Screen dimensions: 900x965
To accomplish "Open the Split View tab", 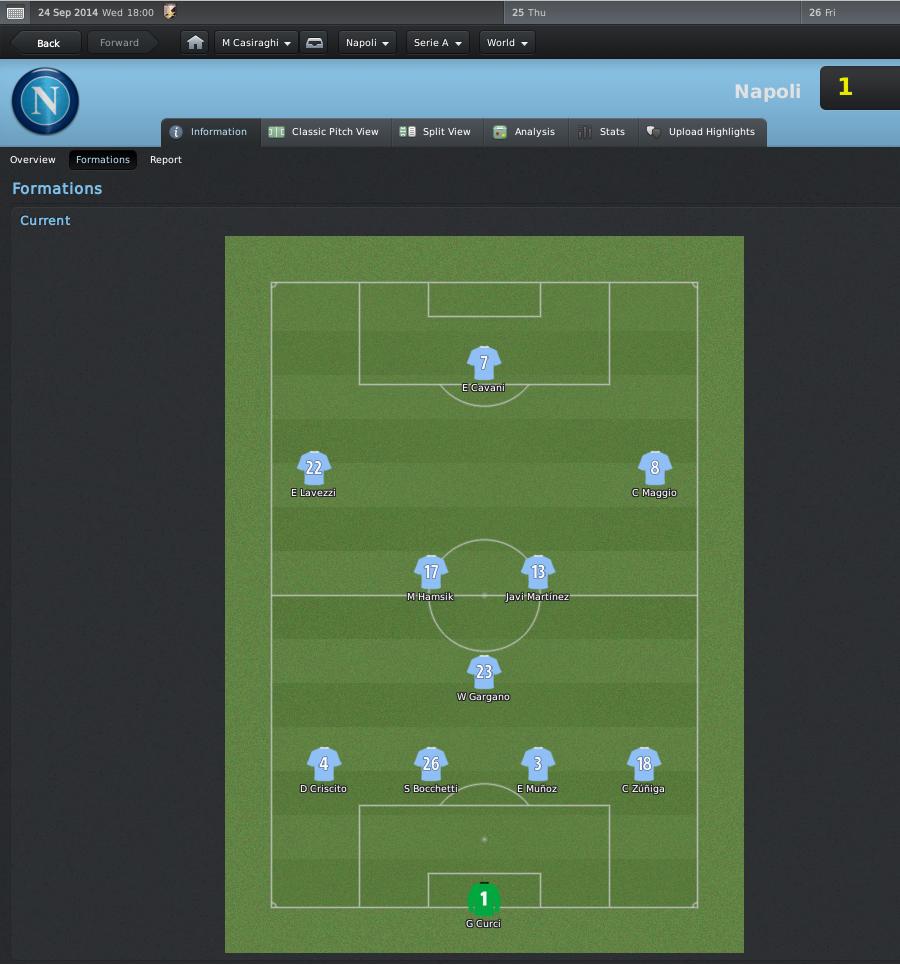I will [435, 132].
